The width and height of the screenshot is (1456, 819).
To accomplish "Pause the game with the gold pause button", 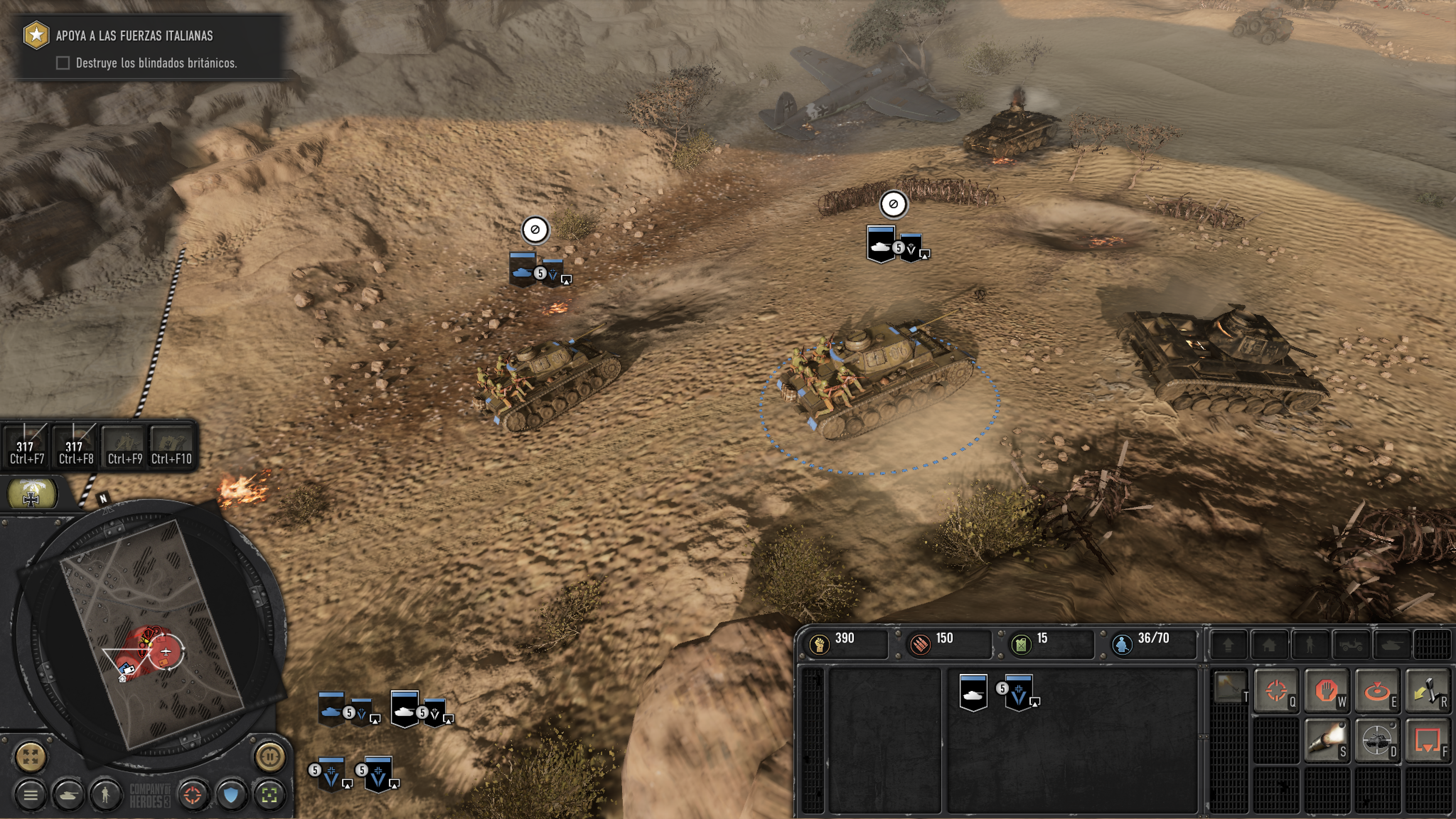I will coord(269,756).
